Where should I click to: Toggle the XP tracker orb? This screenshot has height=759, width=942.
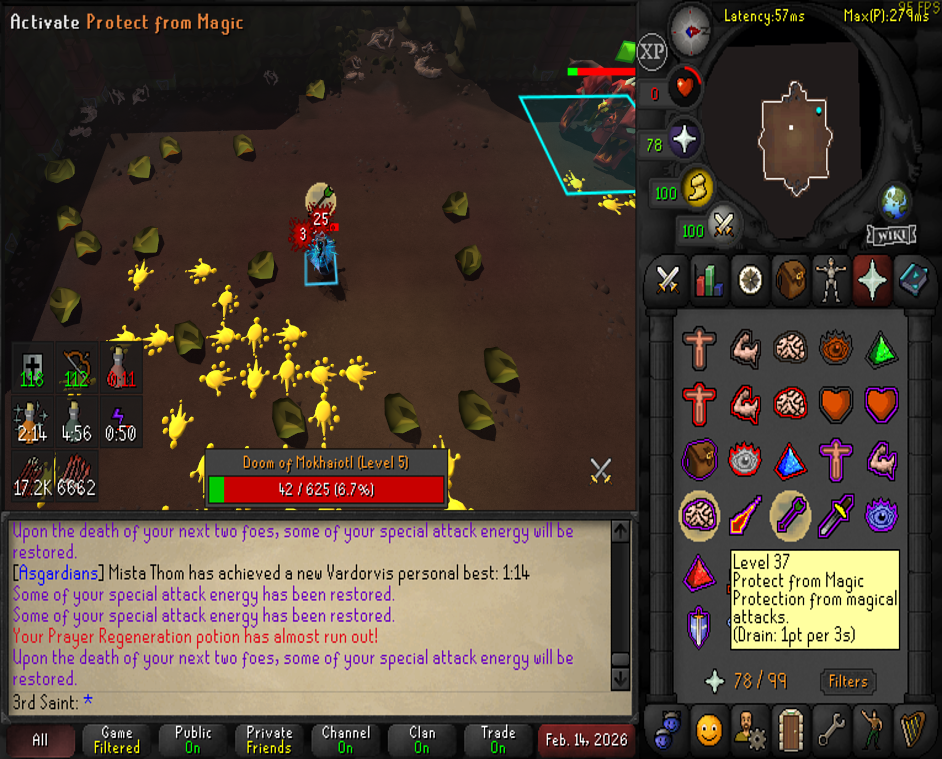pos(652,52)
